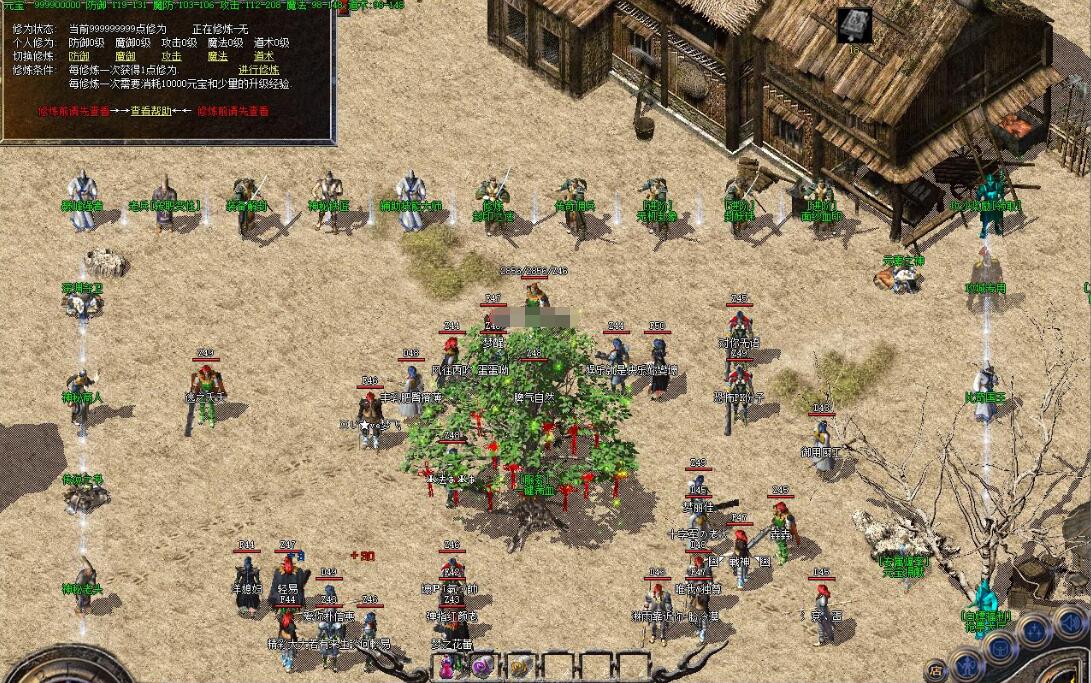1091x683 pixels.
Task: Click the grey stone buff icon
Action: click(855, 25)
